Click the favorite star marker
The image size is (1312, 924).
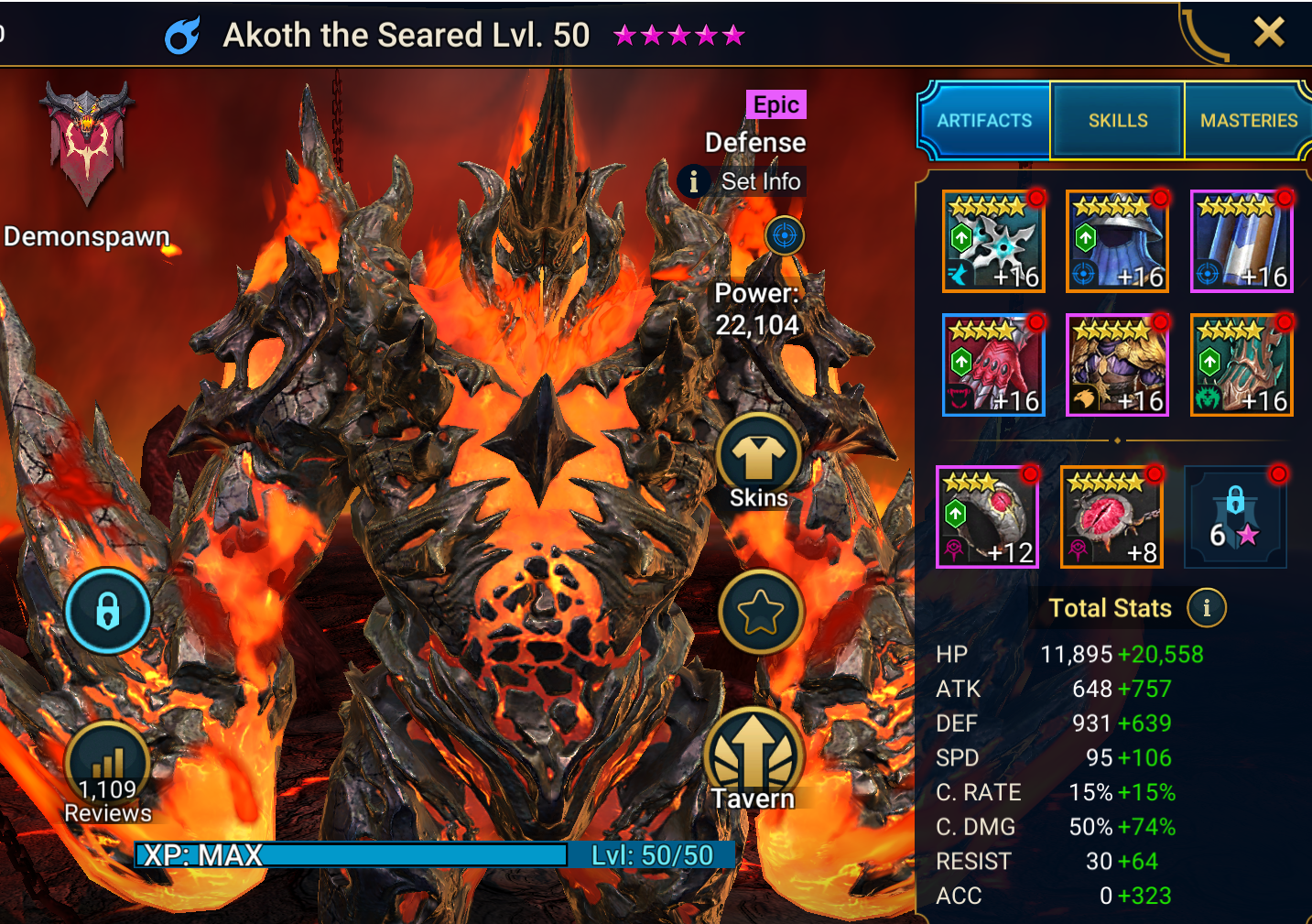pos(760,612)
